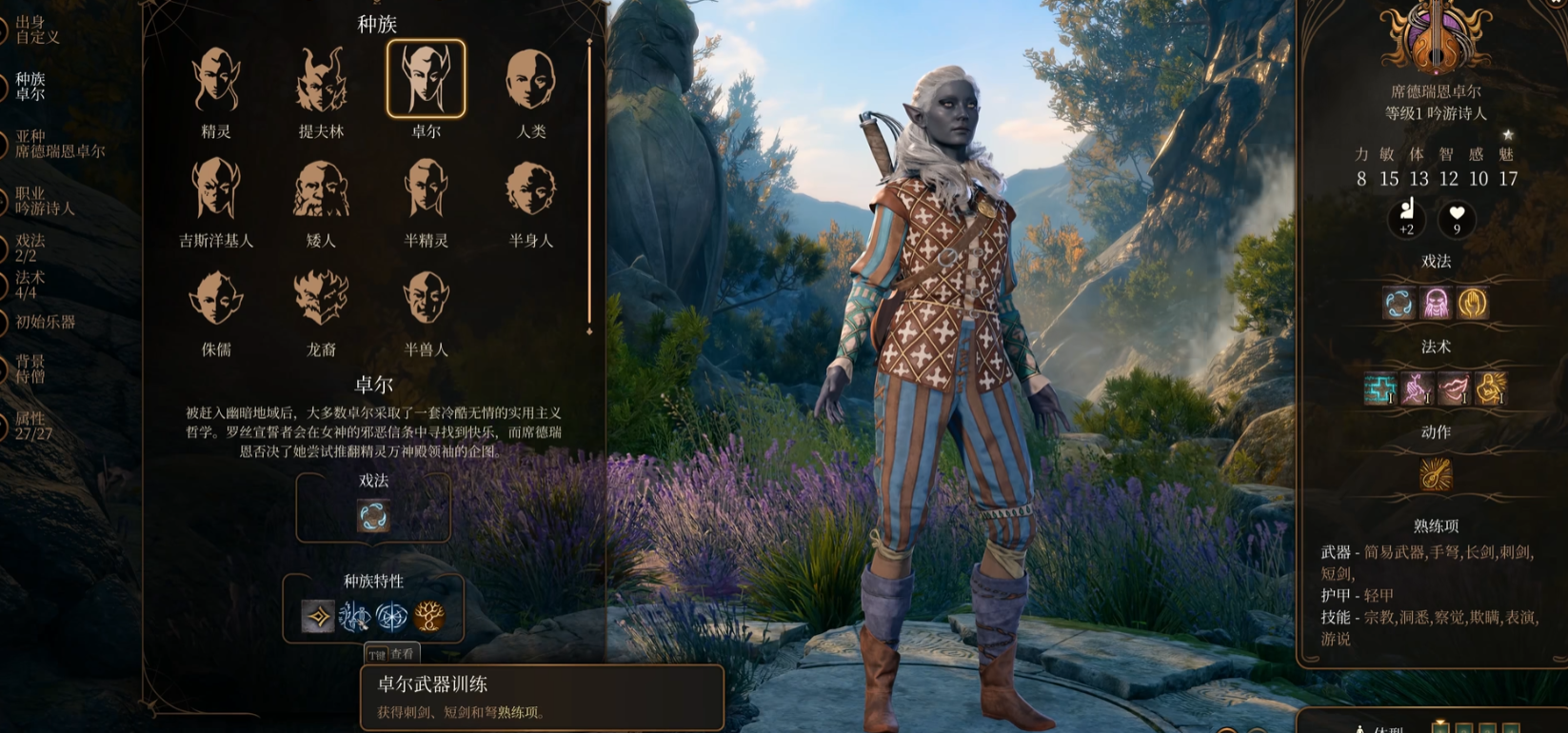Image resolution: width=1568 pixels, height=733 pixels.
Task: Switch to the Starting Instrument (初始乐器) section
Action: click(x=45, y=322)
